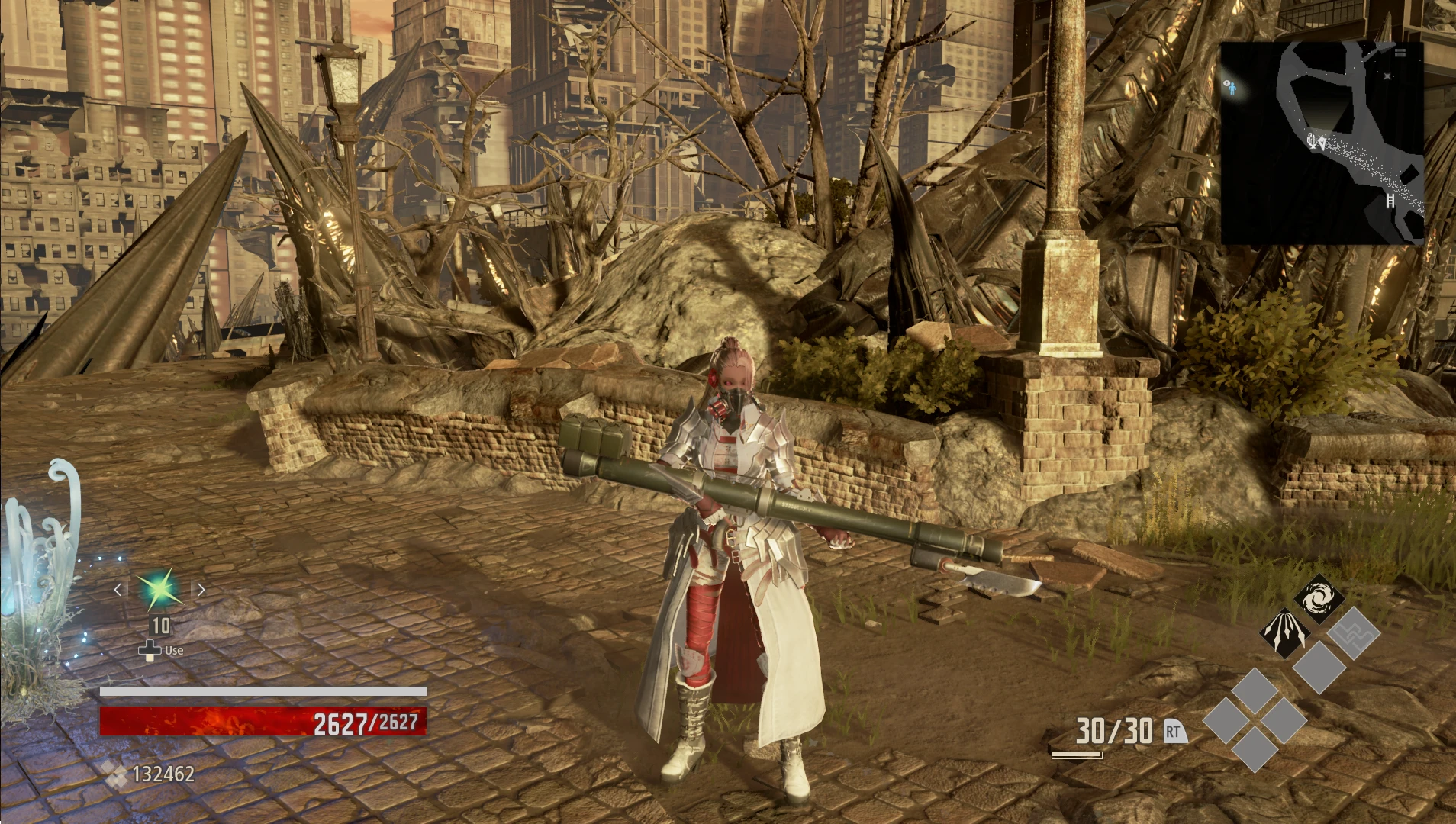This screenshot has width=1456, height=824.
Task: Click the blue companion figure on the minimap
Action: click(1232, 88)
